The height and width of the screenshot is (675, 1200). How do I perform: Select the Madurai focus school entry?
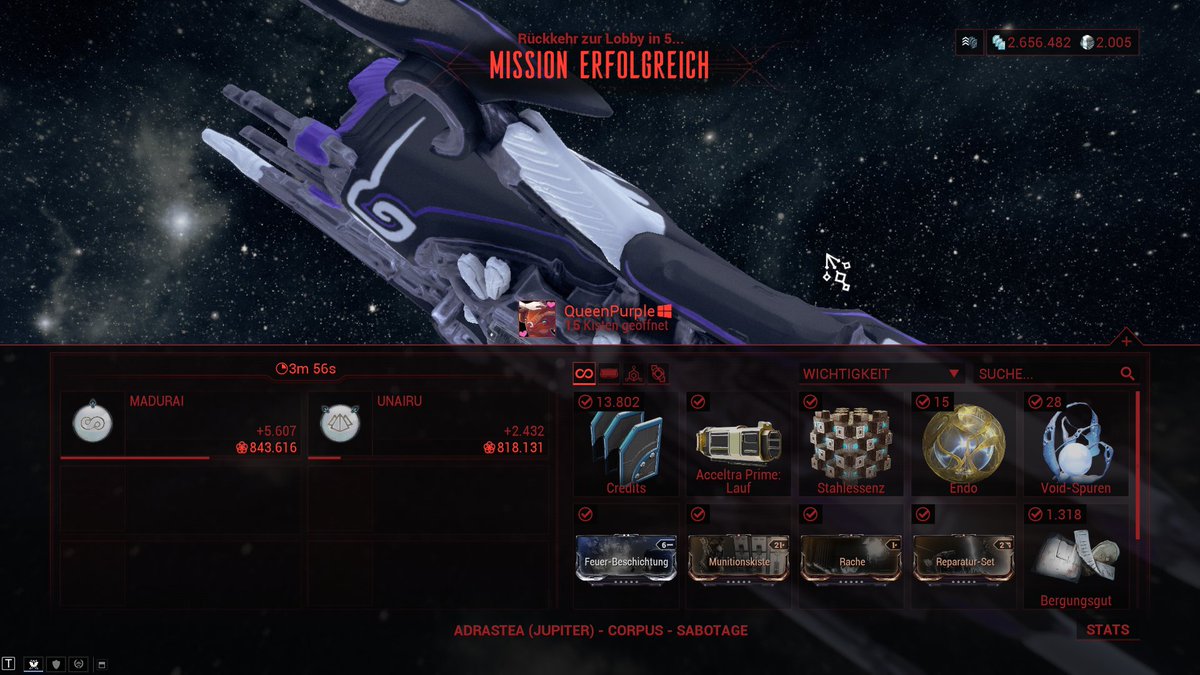click(180, 425)
